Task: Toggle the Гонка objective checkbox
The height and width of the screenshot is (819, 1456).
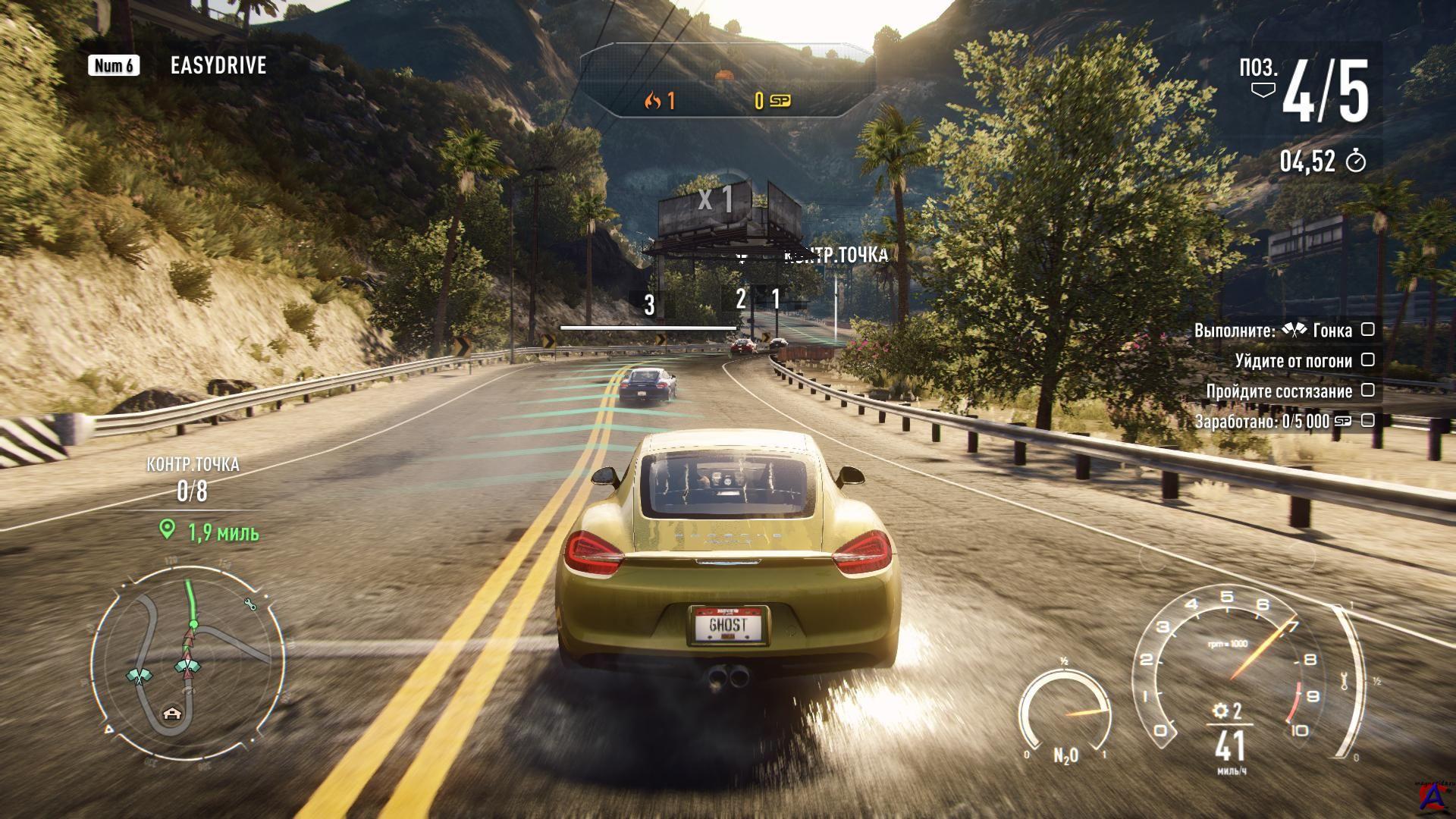Action: [1367, 330]
